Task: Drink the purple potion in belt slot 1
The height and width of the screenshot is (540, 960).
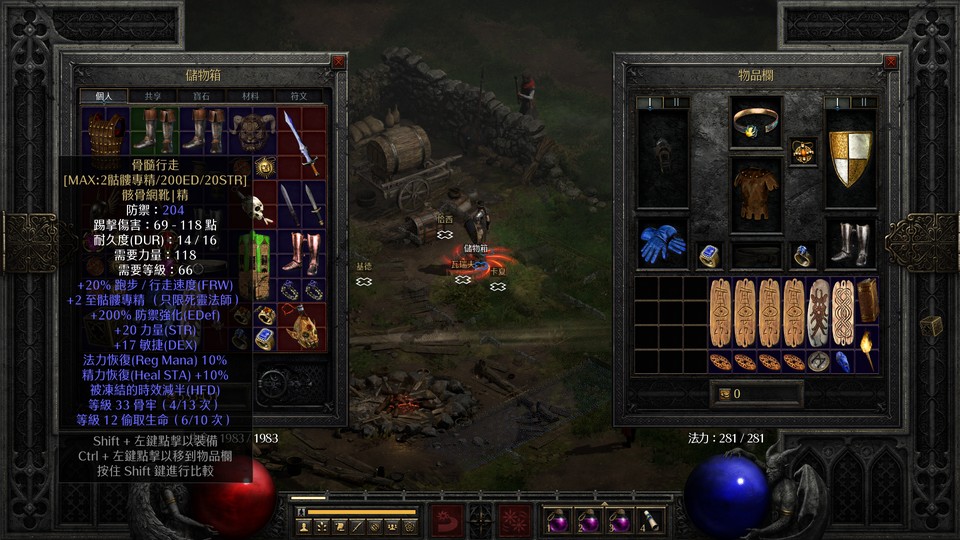Action: pos(555,520)
